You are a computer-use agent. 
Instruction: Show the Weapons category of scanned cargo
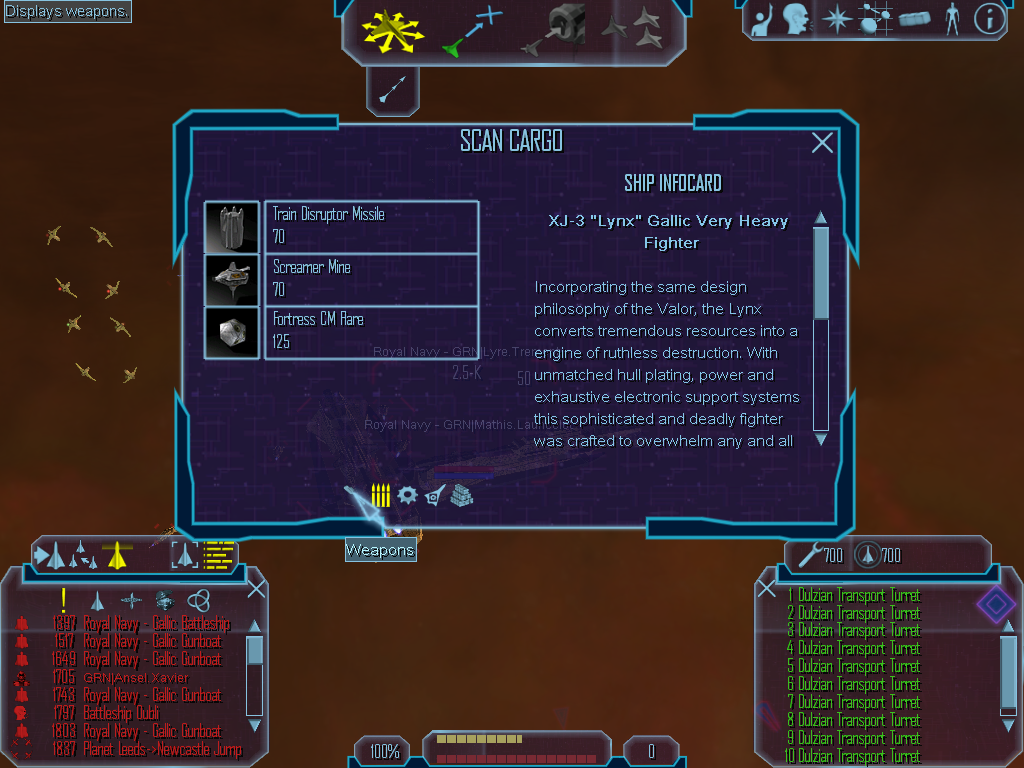coord(380,495)
